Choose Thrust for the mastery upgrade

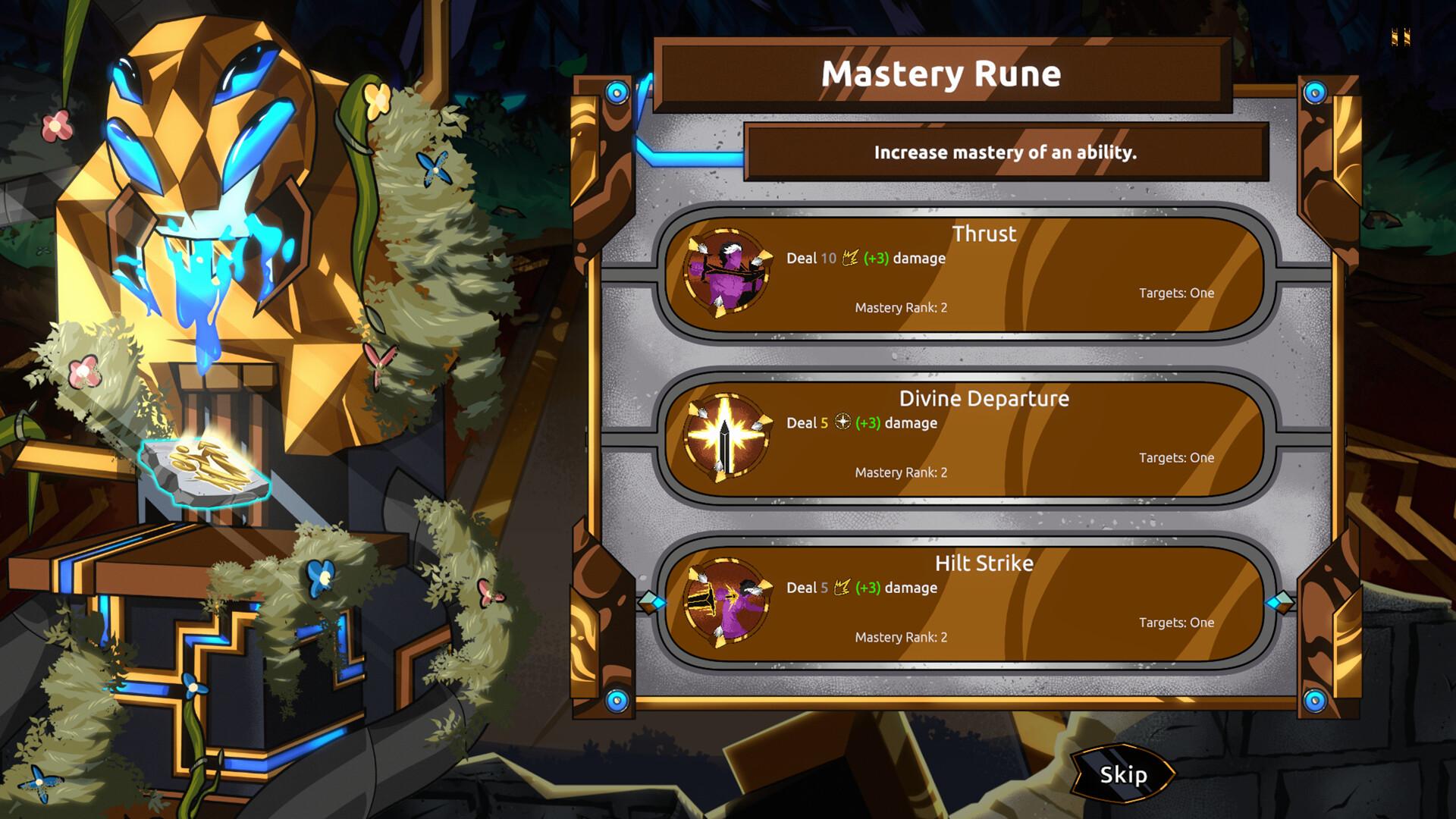[965, 273]
